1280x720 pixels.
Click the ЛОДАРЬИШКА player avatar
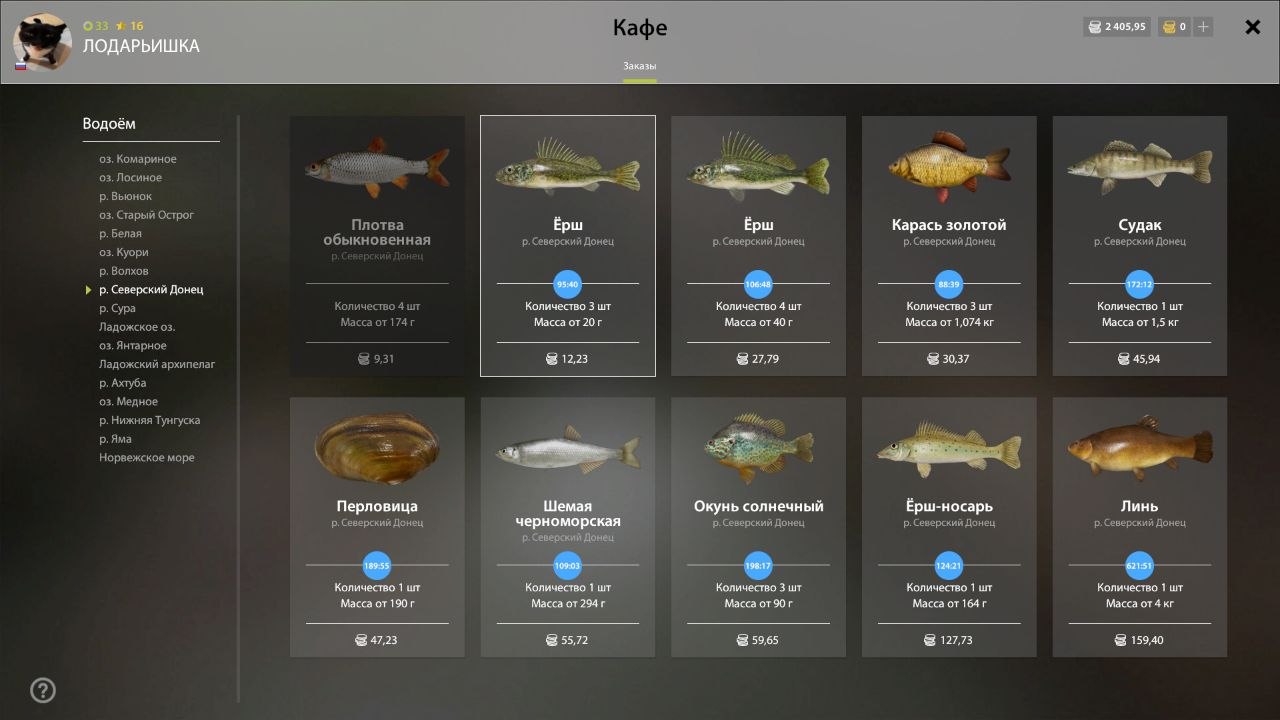42,42
